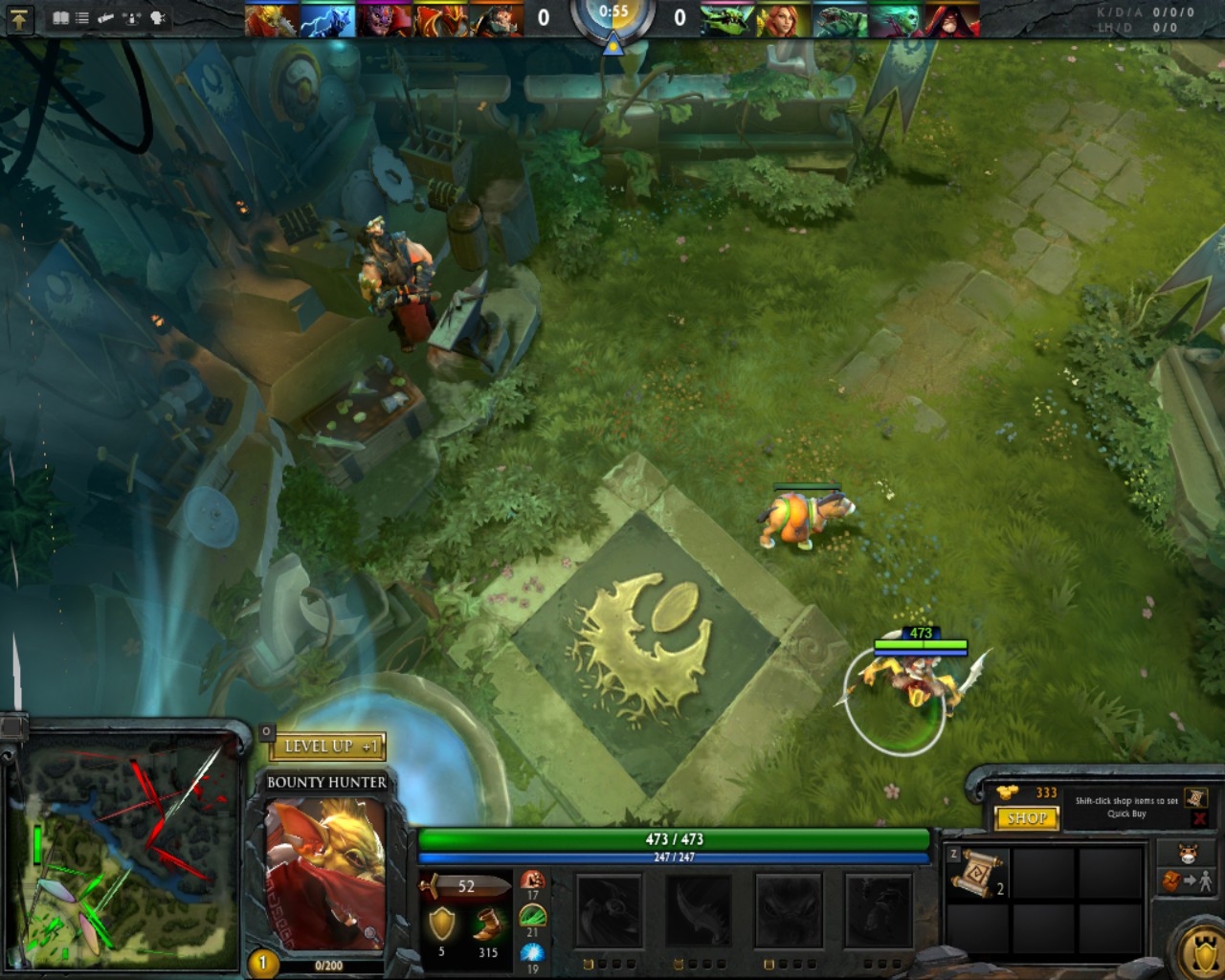Click the red-hooded enemy hero portrait
Screen dimensions: 1225x980
coord(952,20)
